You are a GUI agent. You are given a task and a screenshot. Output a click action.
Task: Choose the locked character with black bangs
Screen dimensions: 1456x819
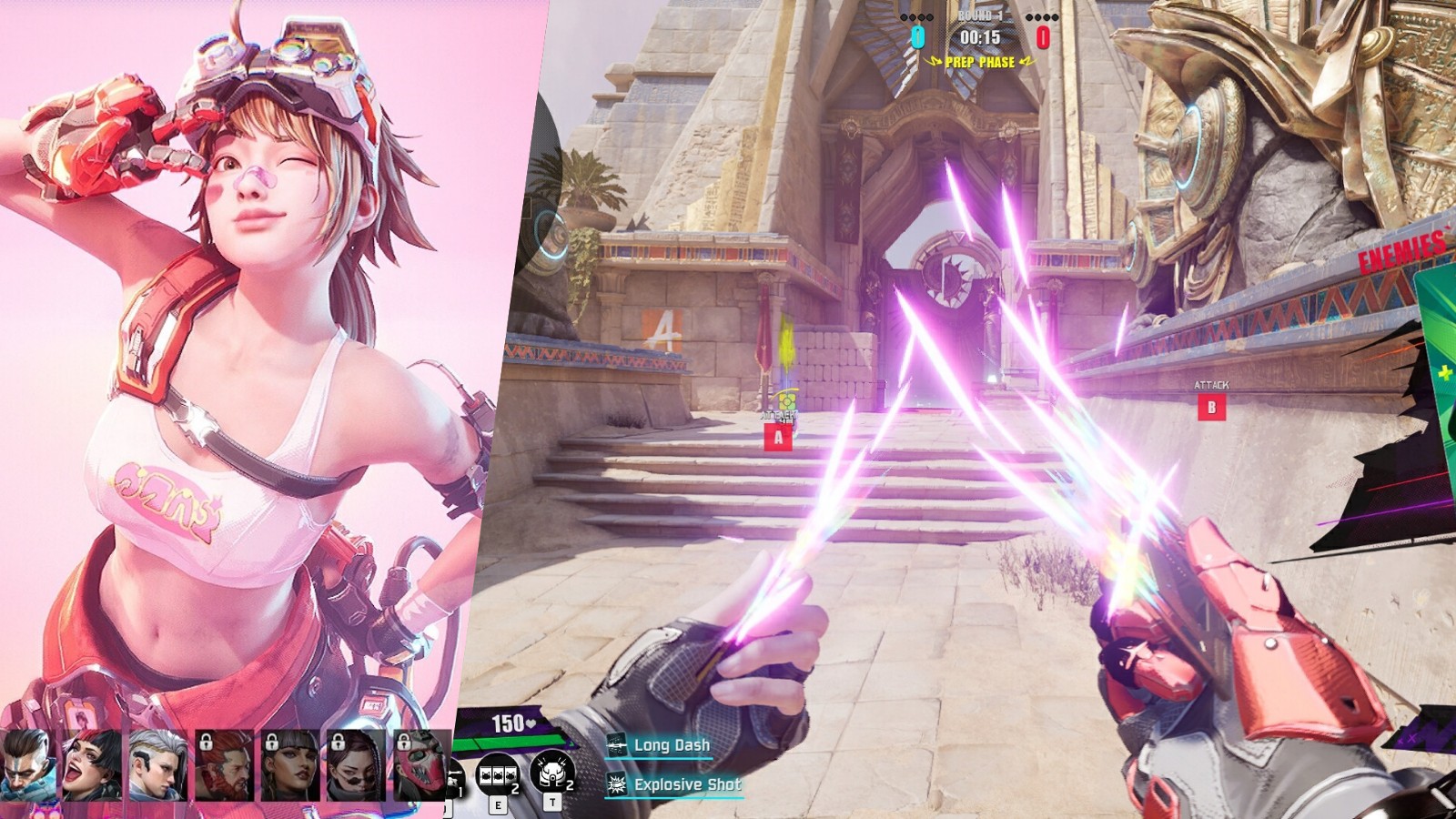(289, 764)
